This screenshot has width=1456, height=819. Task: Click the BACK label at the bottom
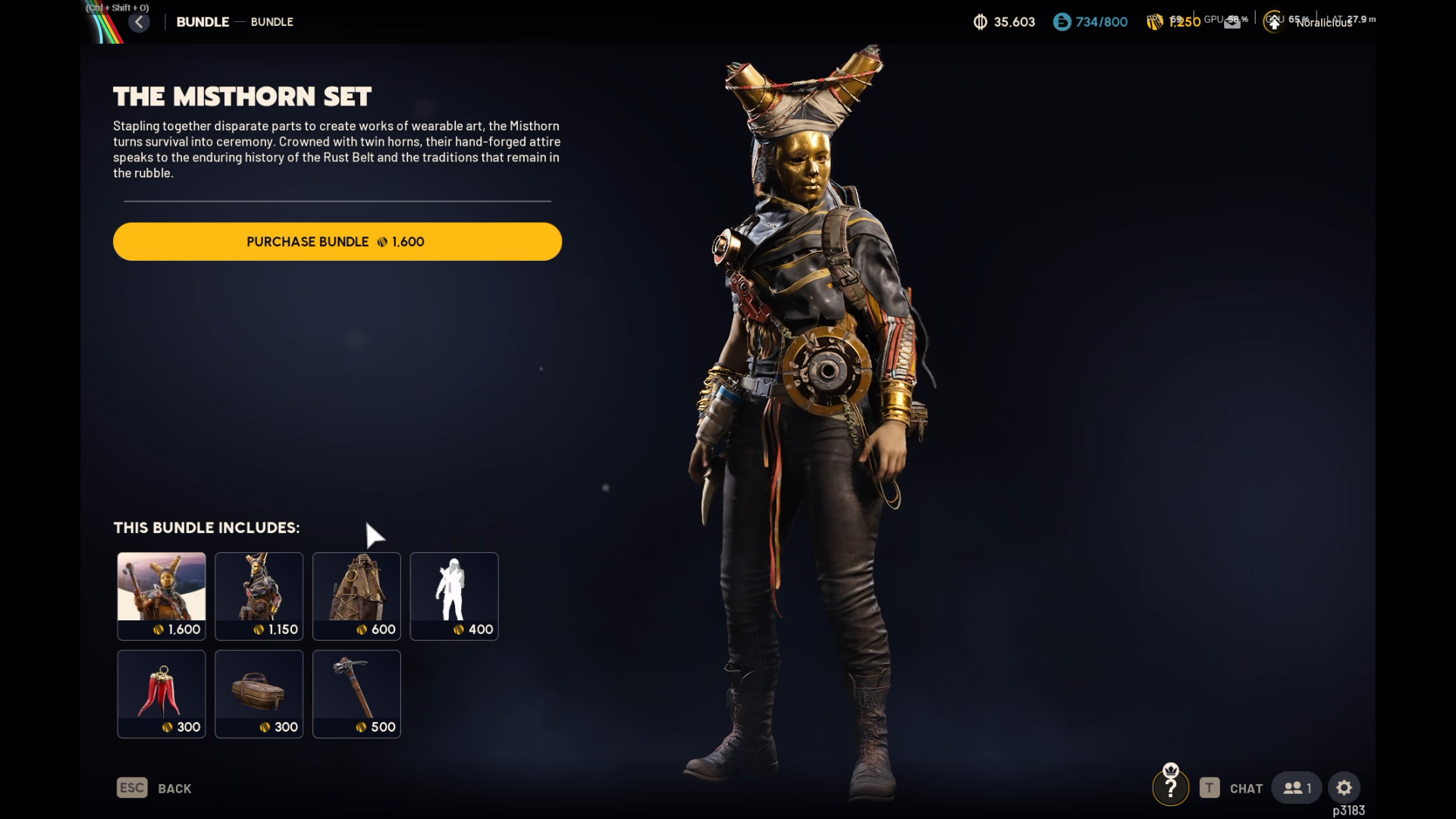pos(174,789)
